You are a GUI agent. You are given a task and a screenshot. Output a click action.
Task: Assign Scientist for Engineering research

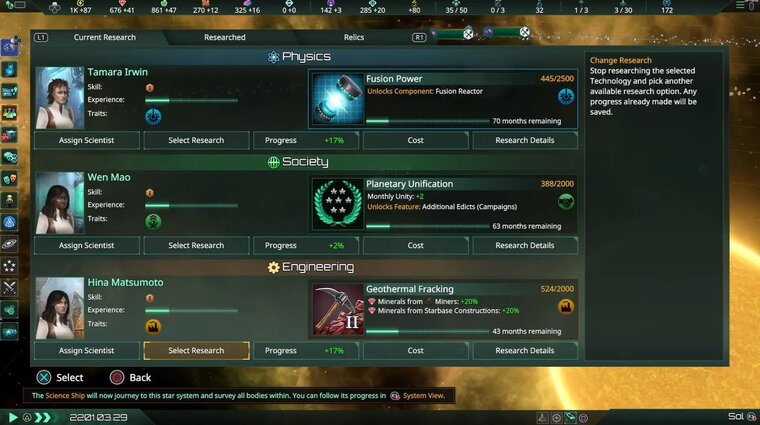click(x=86, y=351)
